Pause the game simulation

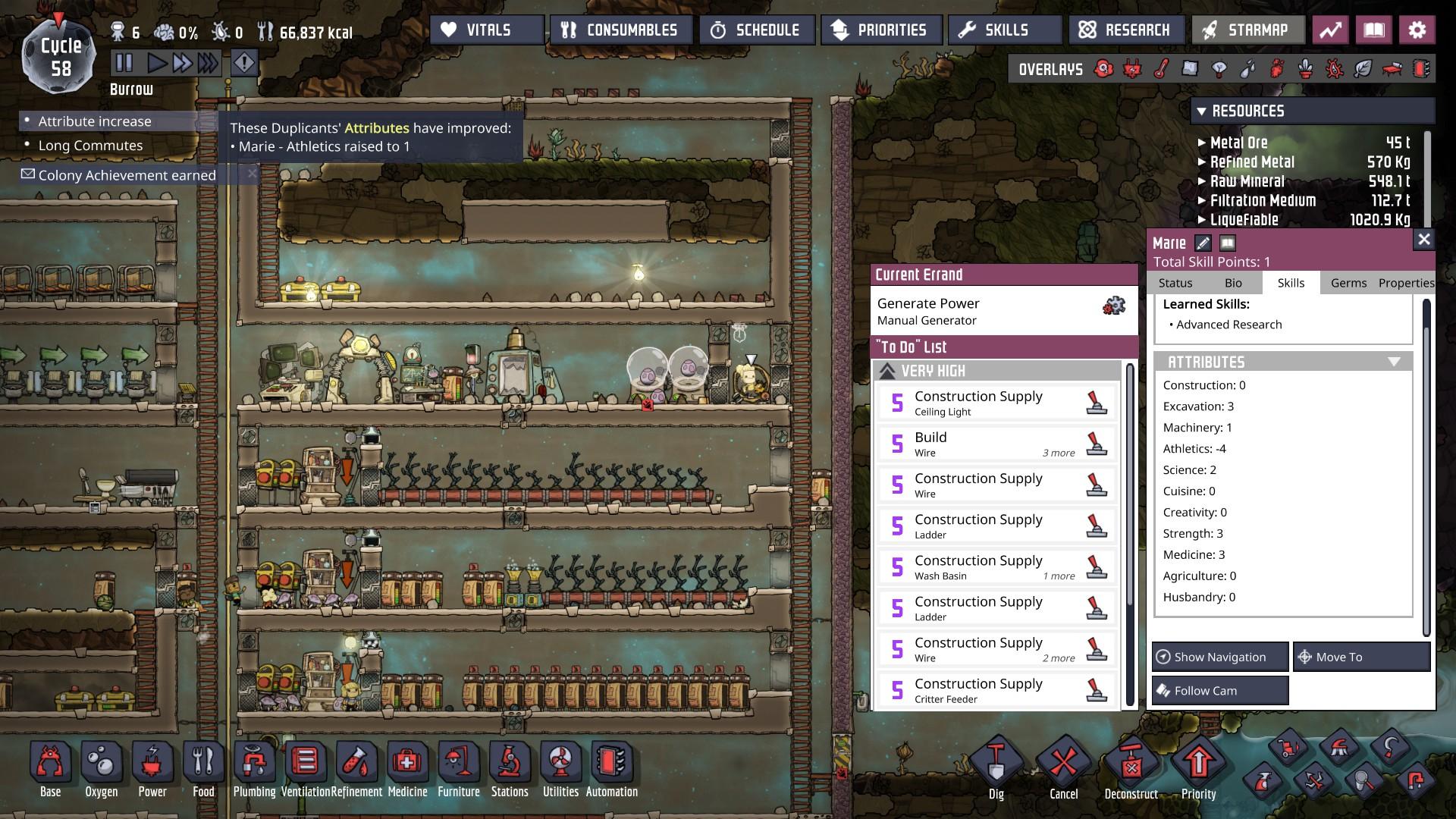pyautogui.click(x=124, y=64)
